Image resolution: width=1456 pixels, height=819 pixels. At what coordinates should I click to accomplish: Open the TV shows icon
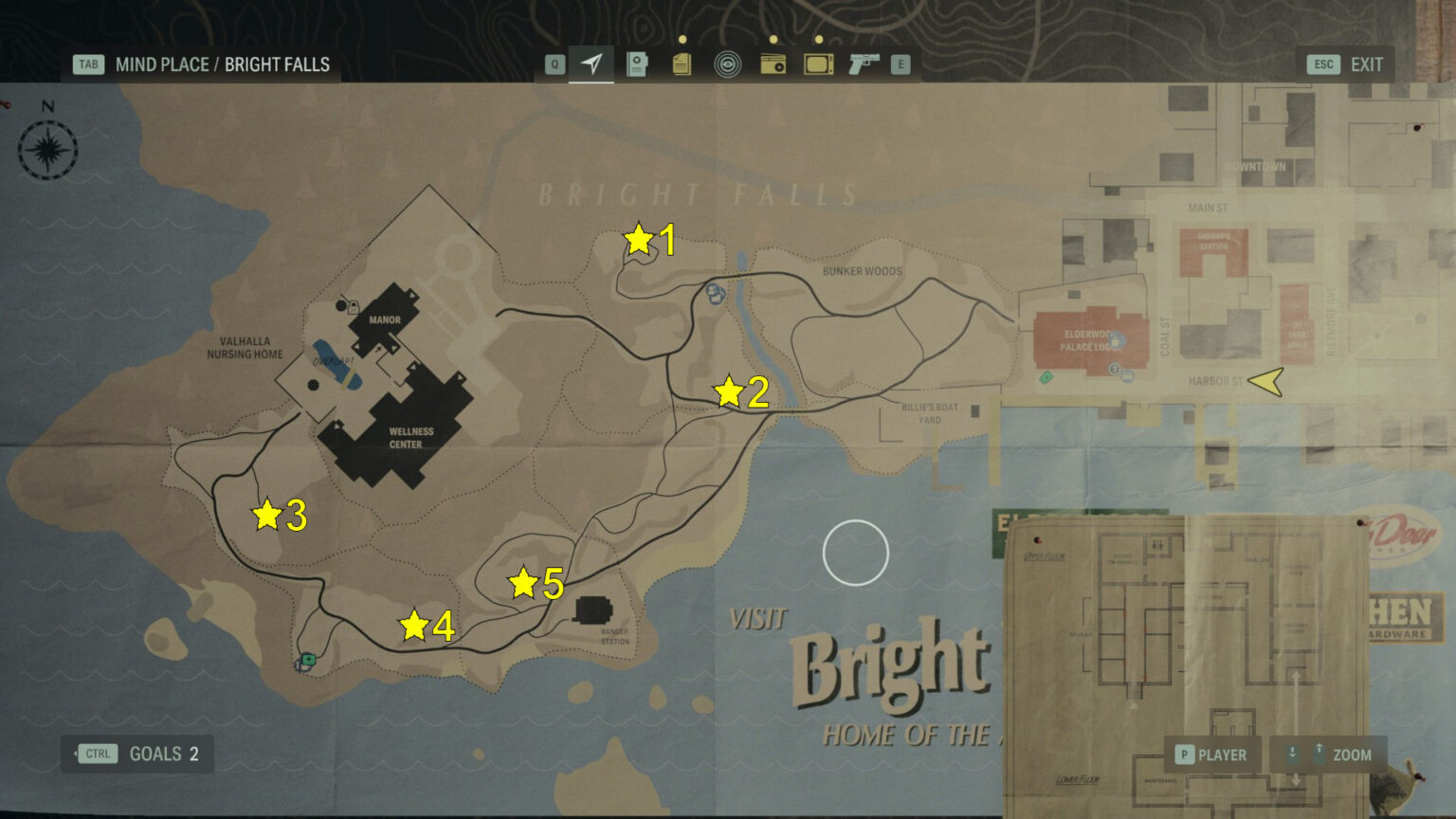817,64
